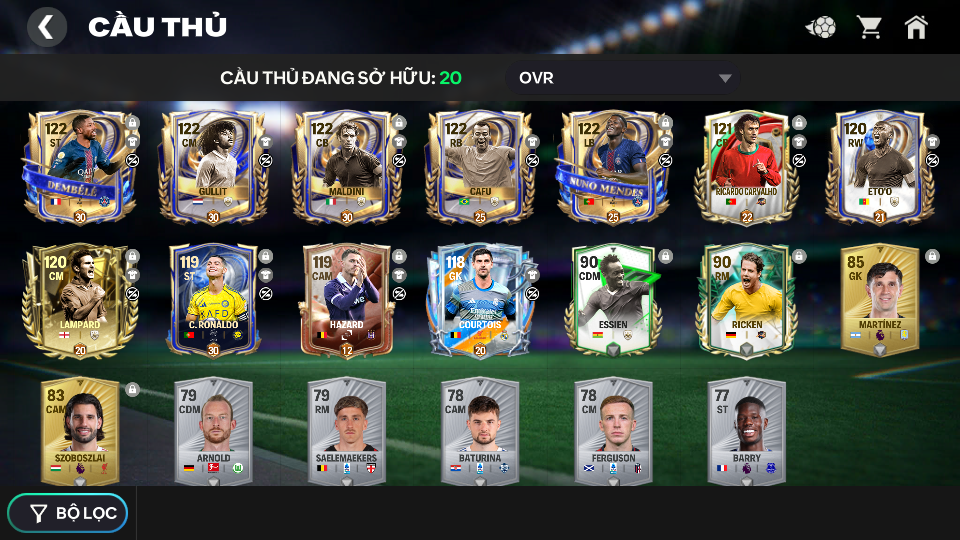Select the Eto'o player card
The image size is (960, 540).
(x=878, y=166)
